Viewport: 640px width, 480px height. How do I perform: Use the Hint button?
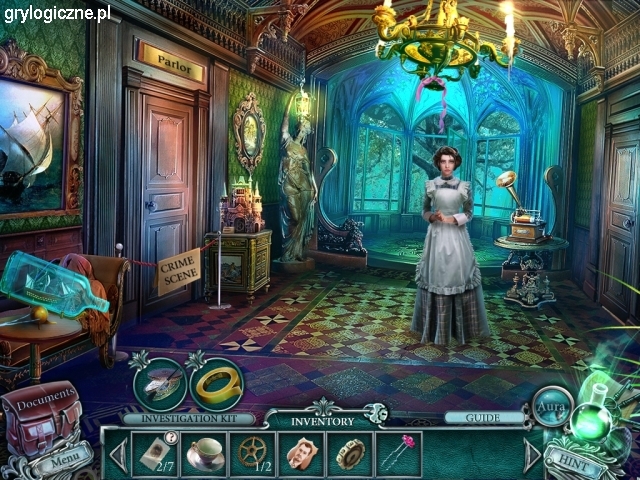point(577,463)
